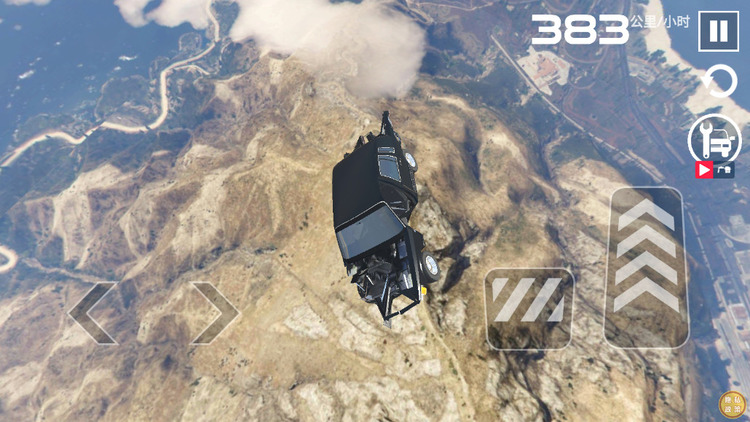Hit the striped brake pedal
Viewport: 750px width, 422px height.
click(x=529, y=308)
